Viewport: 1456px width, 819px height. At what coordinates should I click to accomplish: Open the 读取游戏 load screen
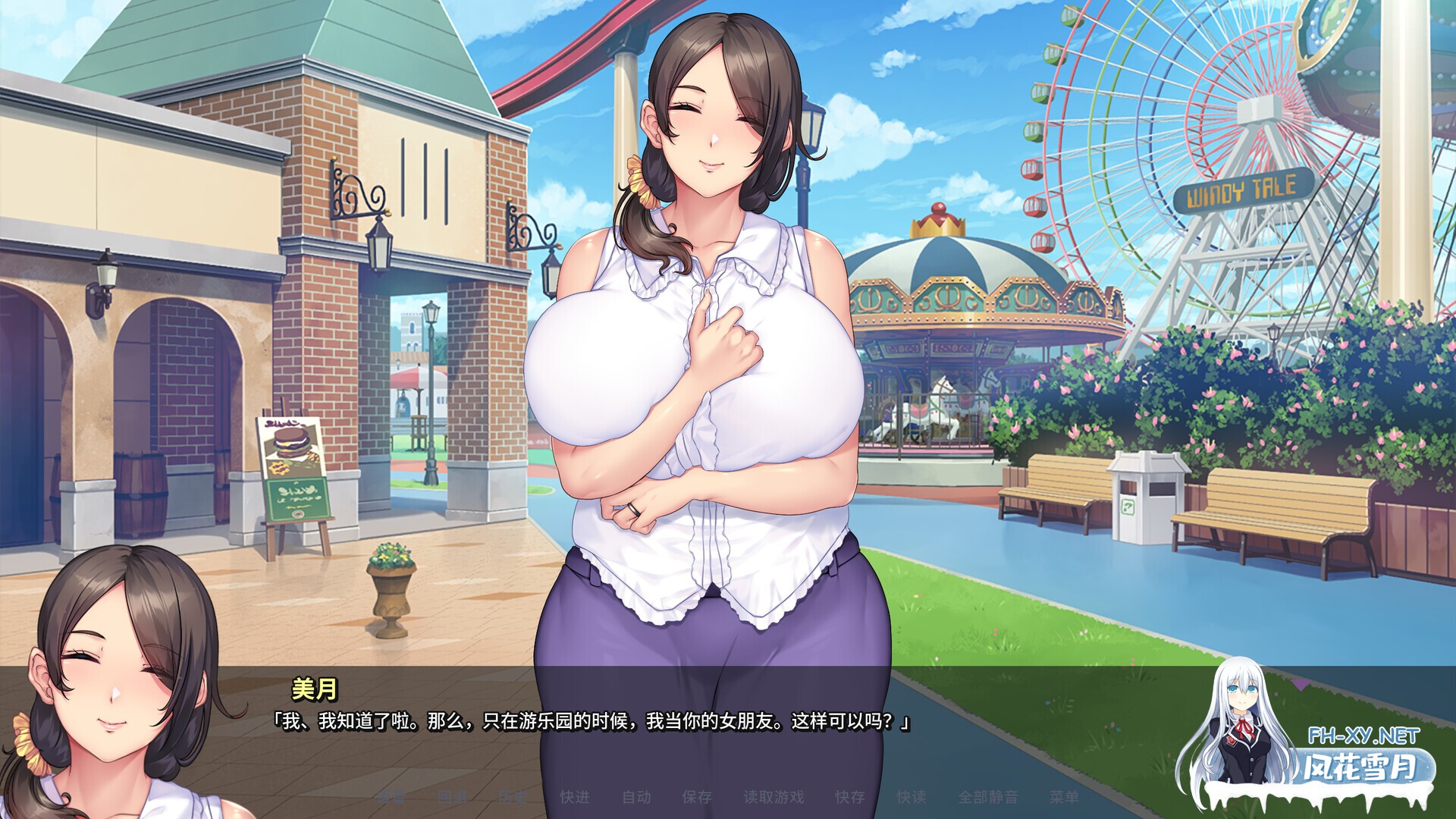pos(775,795)
